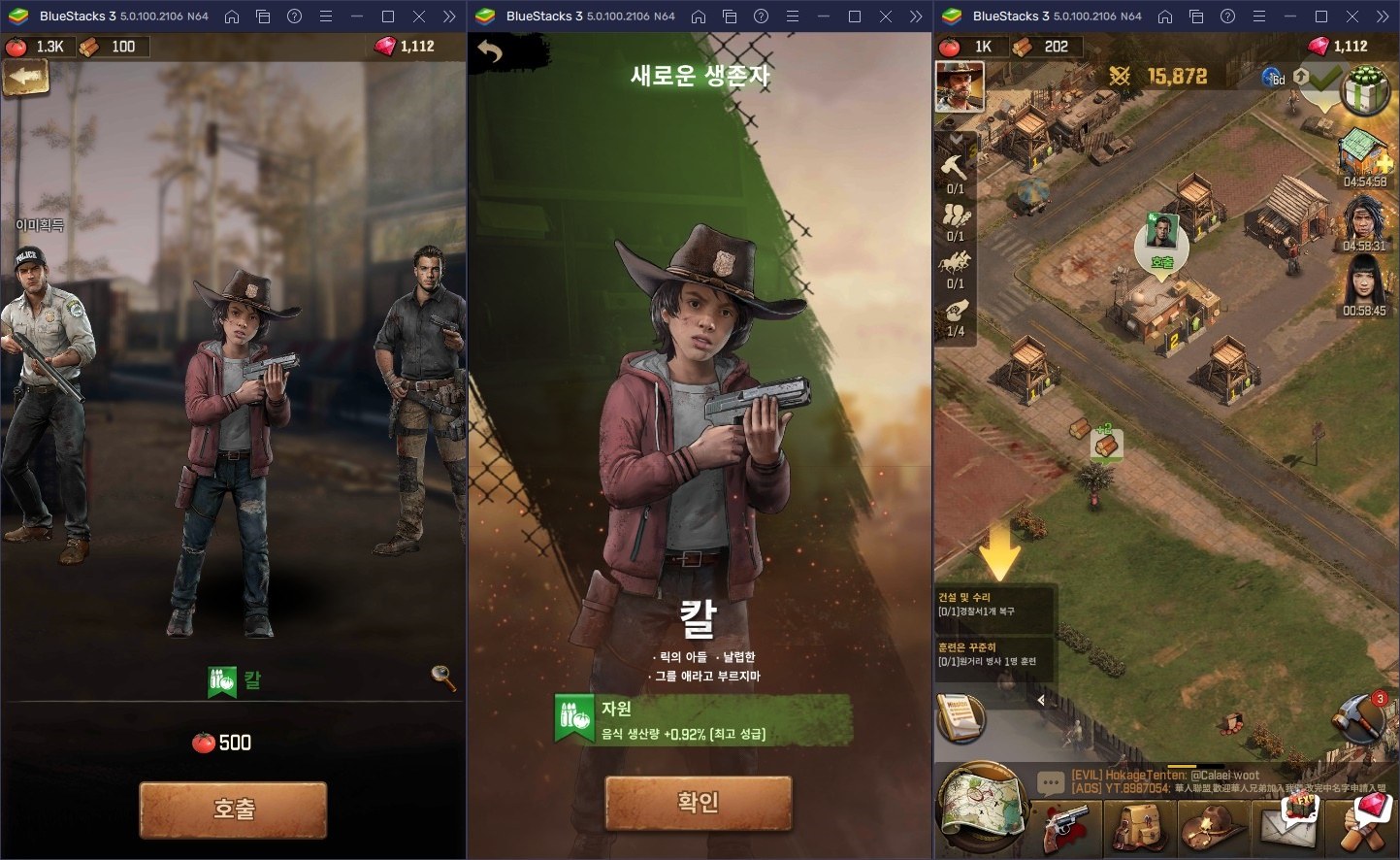The height and width of the screenshot is (860, 1400).
Task: Return using the curved white back arrow
Action: pyautogui.click(x=490, y=52)
